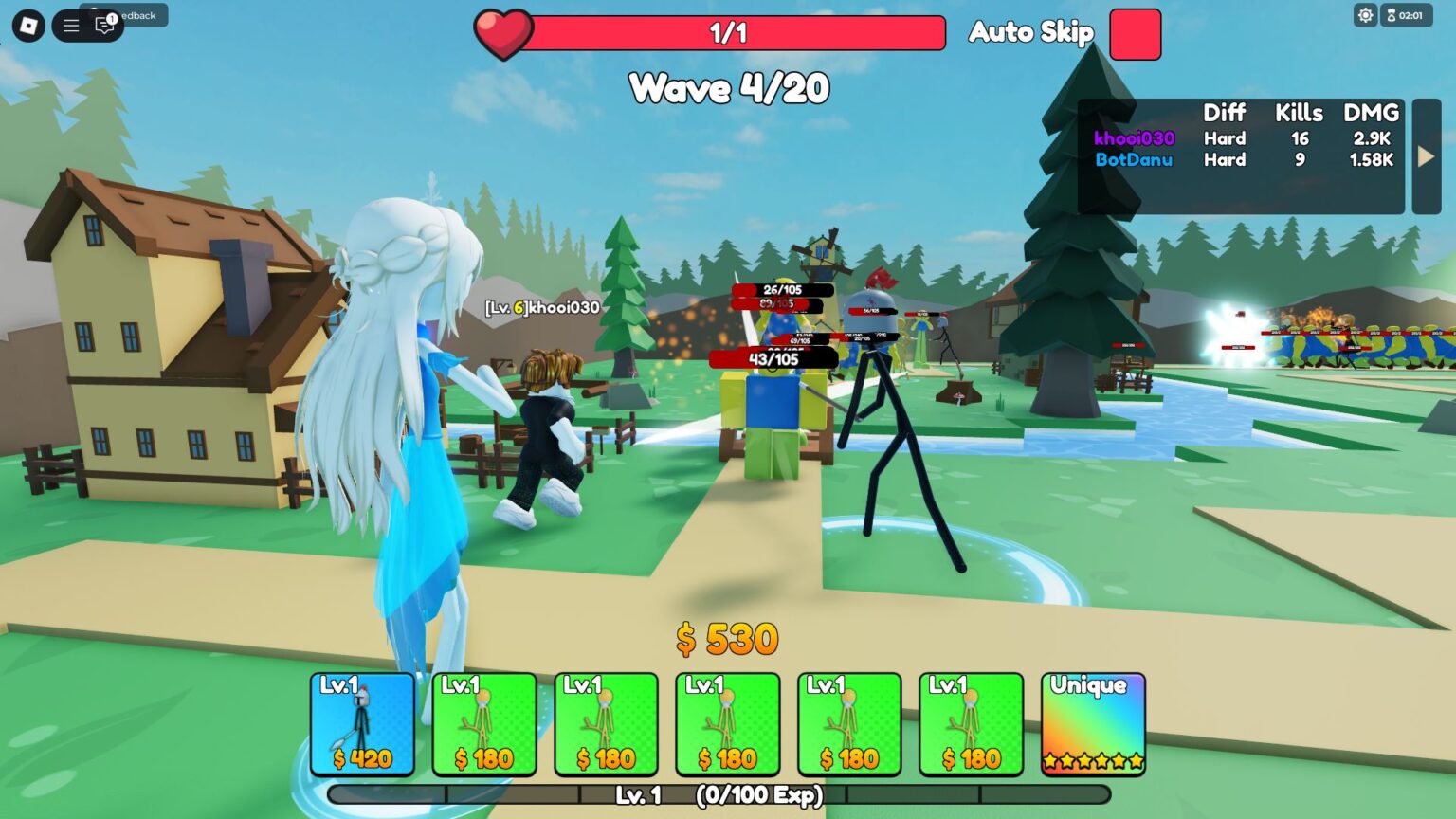Viewport: 1456px width, 819px height.
Task: Enable Auto Skip
Action: point(1135,33)
